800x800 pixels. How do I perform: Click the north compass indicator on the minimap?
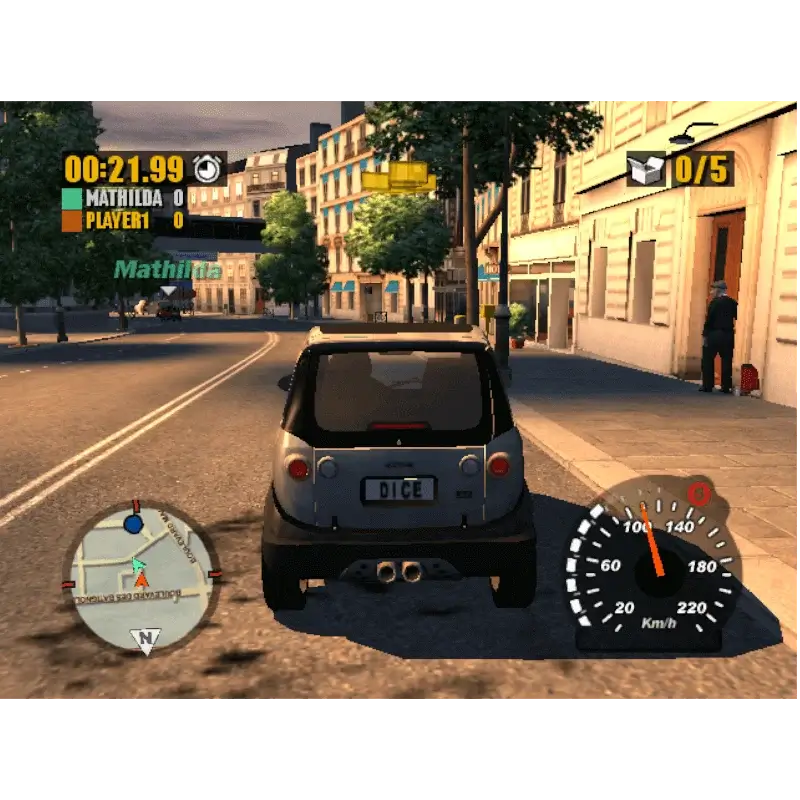(144, 640)
